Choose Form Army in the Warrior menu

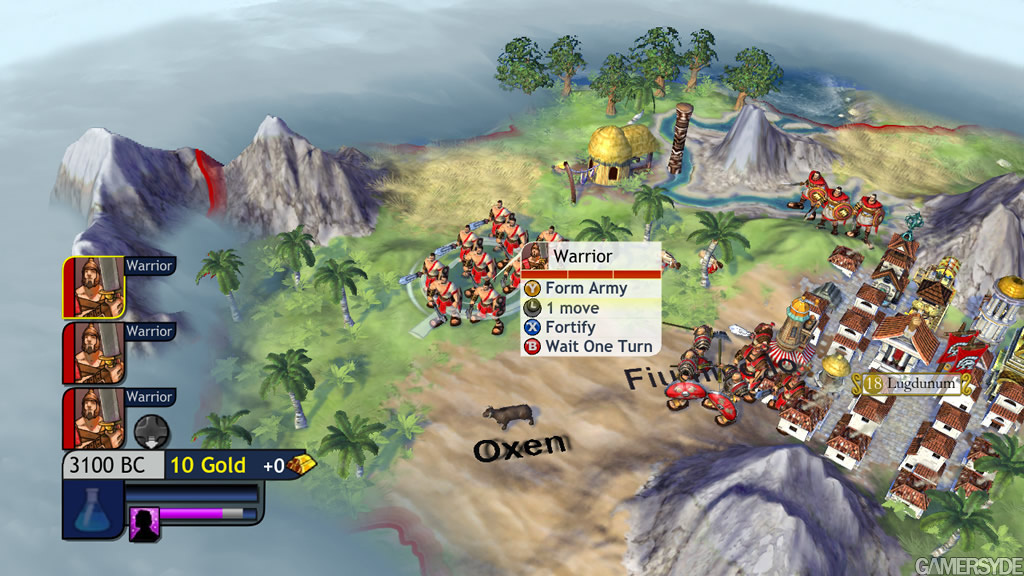586,288
